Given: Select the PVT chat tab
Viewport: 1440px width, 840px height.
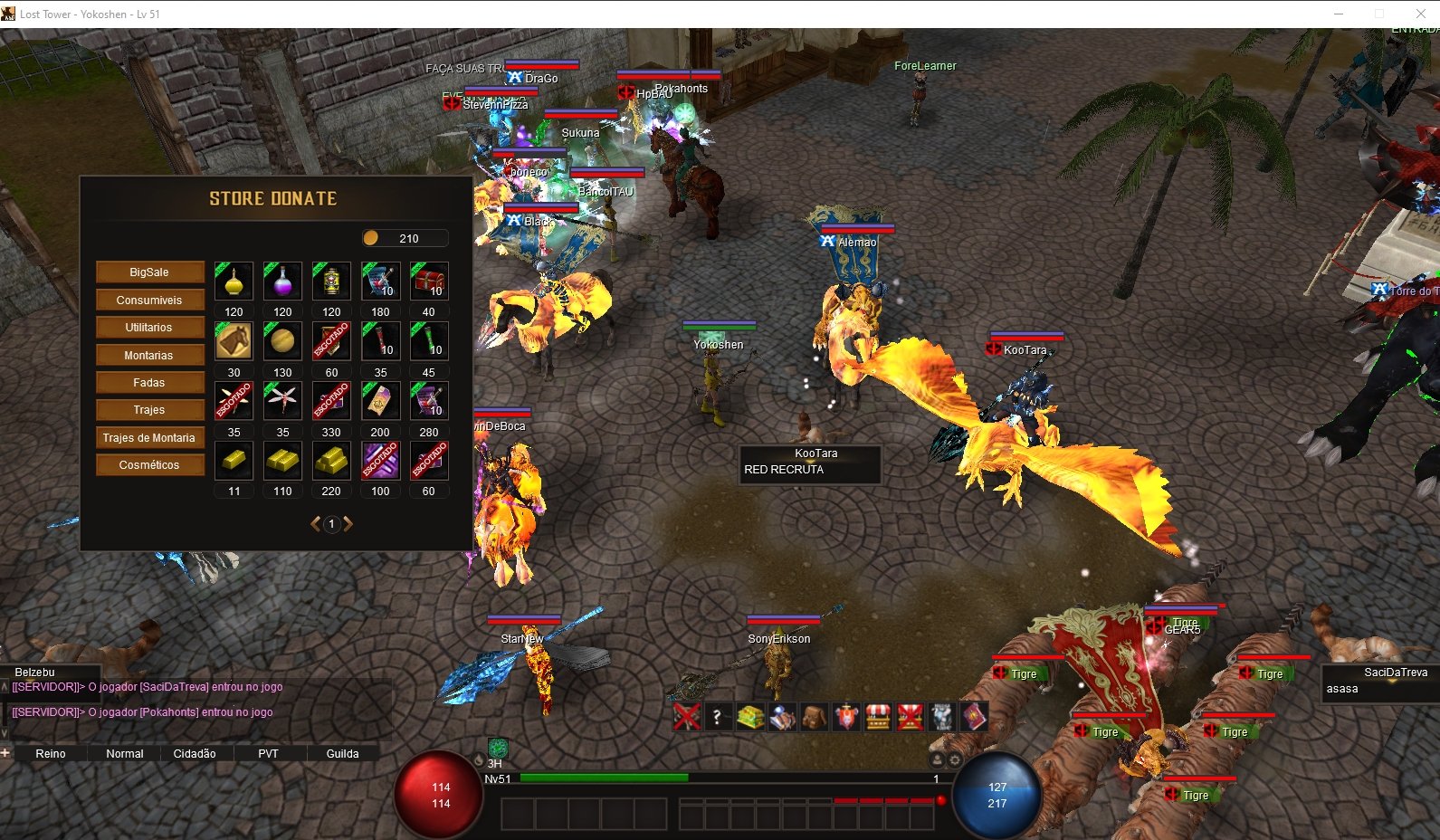Looking at the screenshot, I should (268, 754).
